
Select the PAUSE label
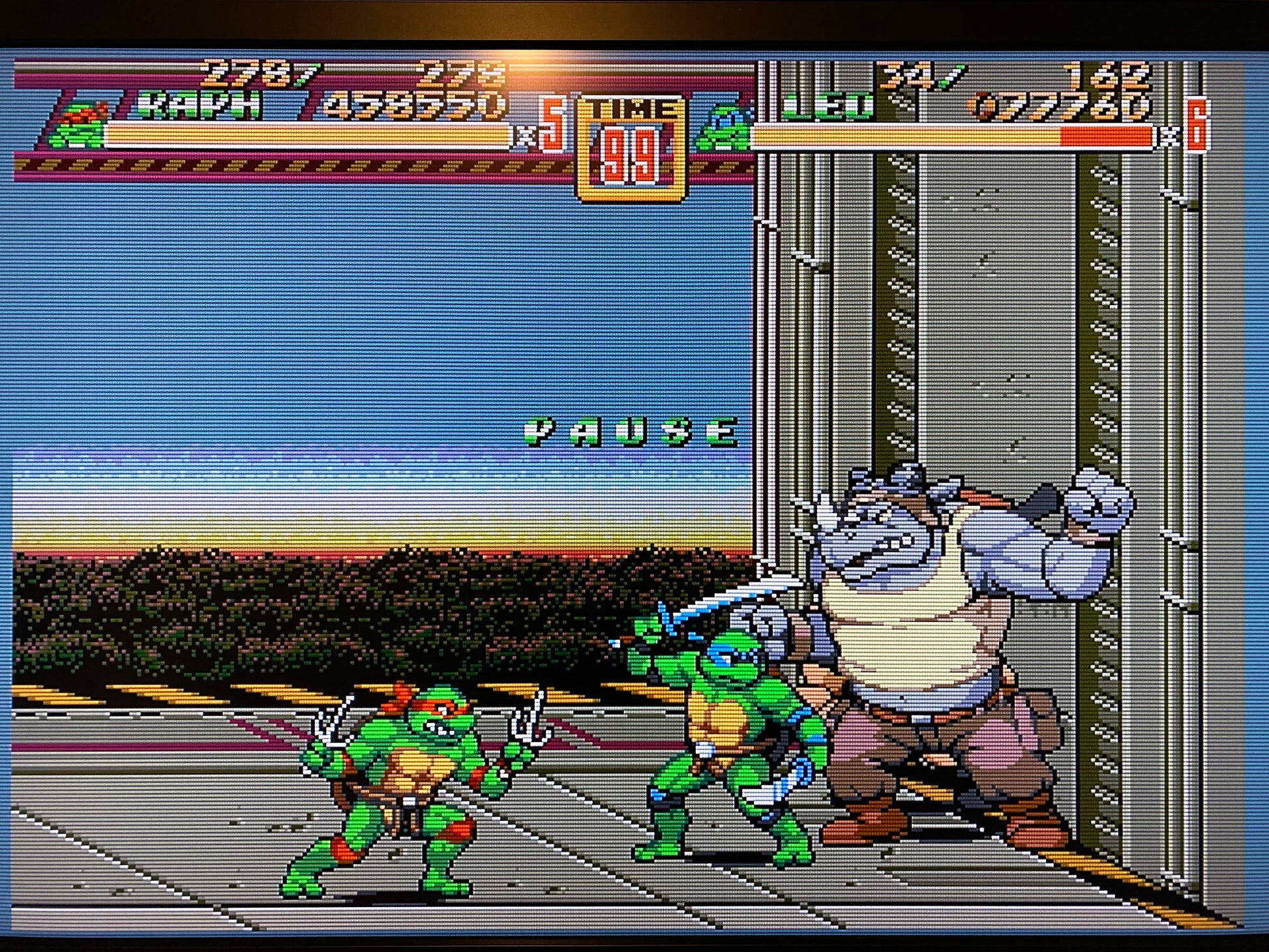pos(631,432)
